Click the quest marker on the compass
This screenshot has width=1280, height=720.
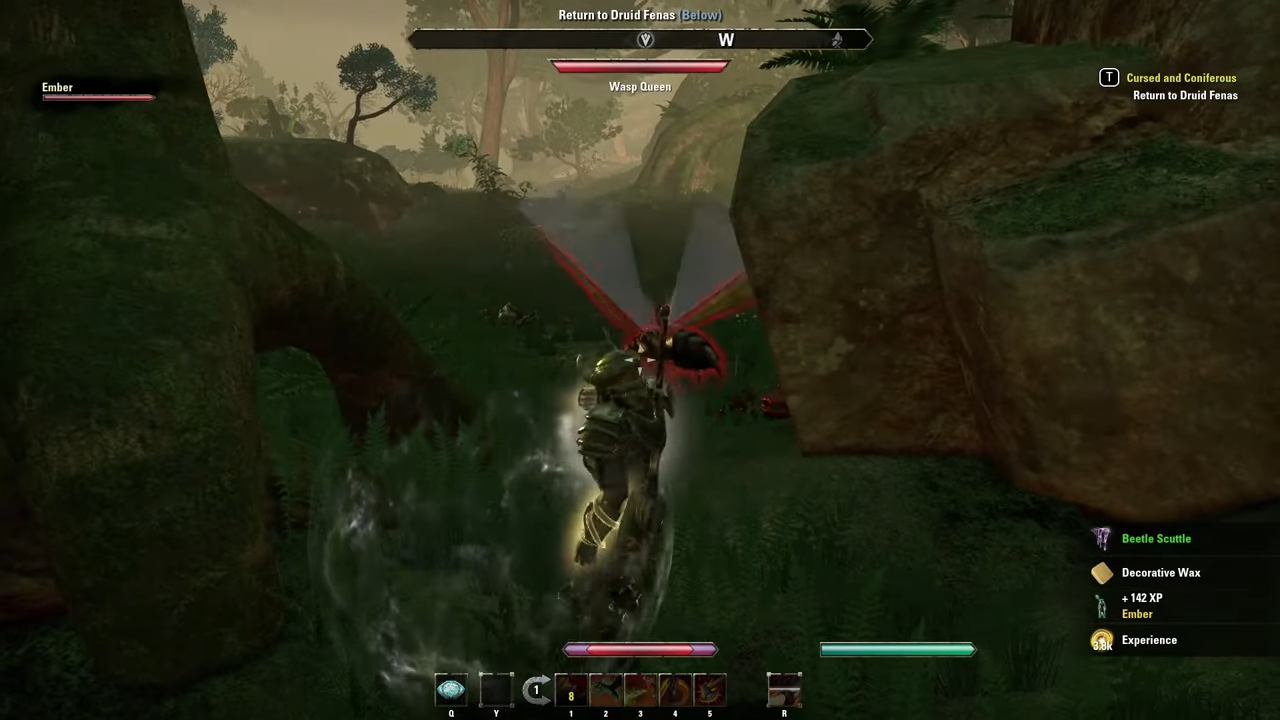point(645,39)
